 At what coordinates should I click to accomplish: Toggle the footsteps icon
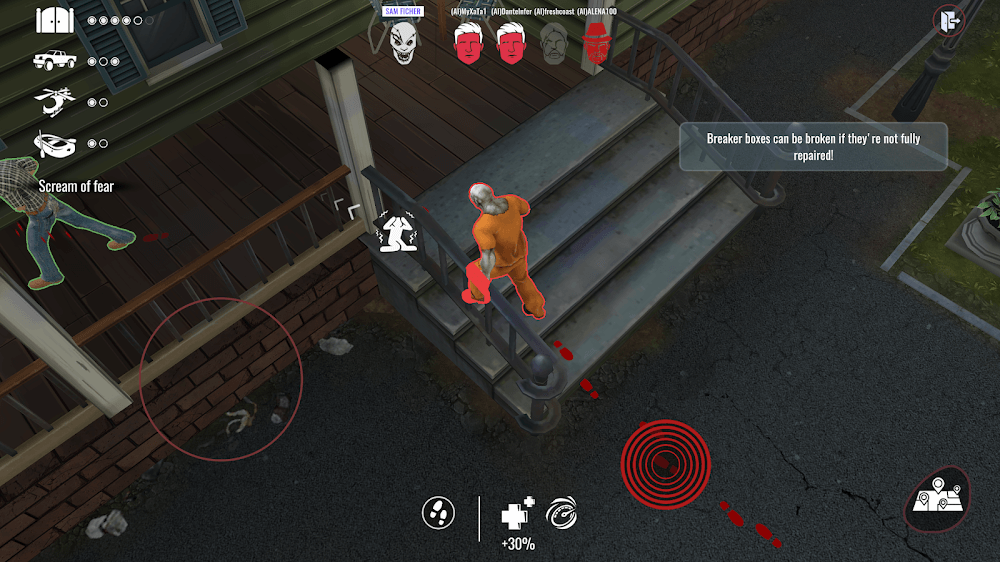point(438,513)
